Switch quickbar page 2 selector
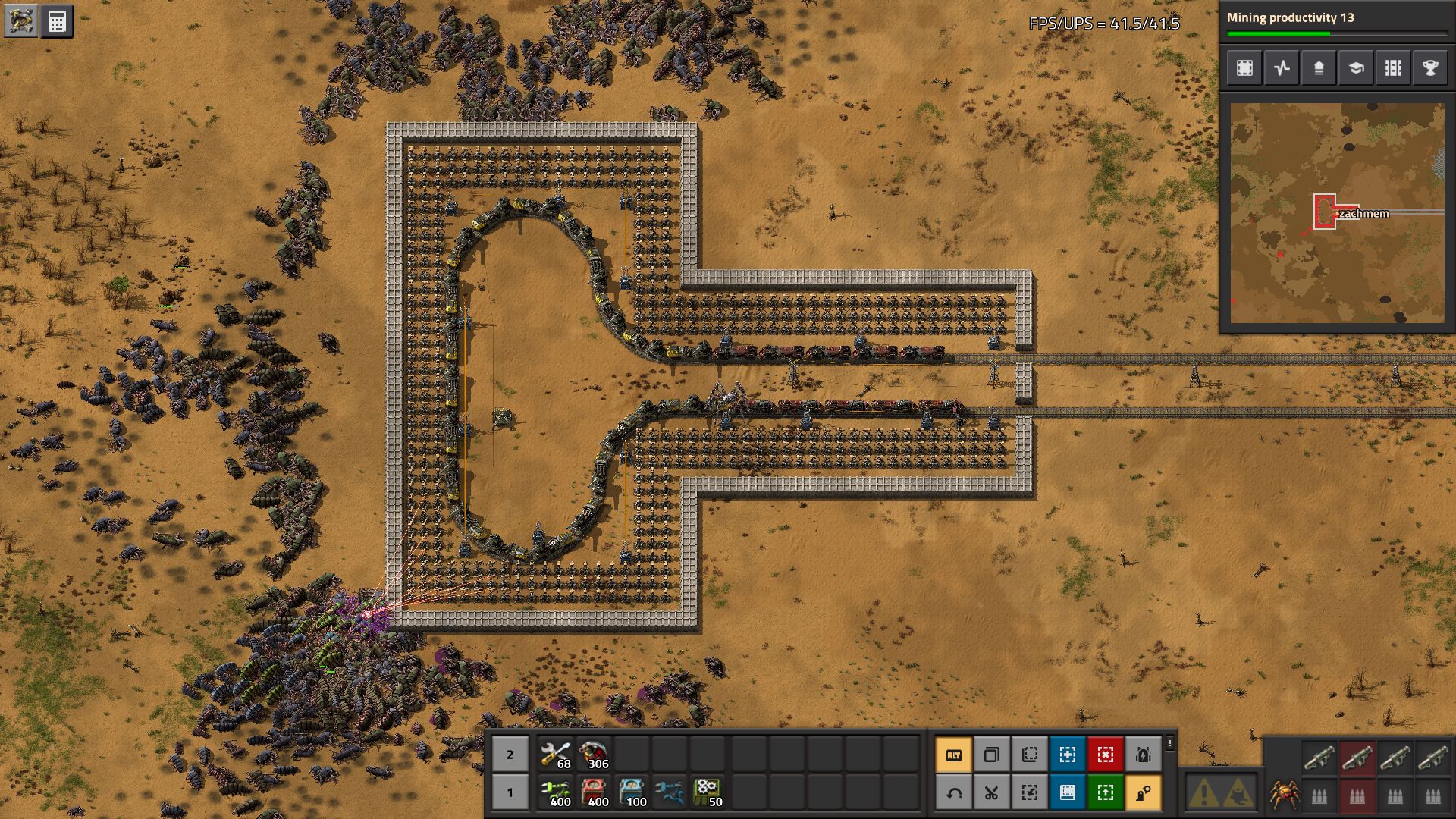 [x=510, y=755]
